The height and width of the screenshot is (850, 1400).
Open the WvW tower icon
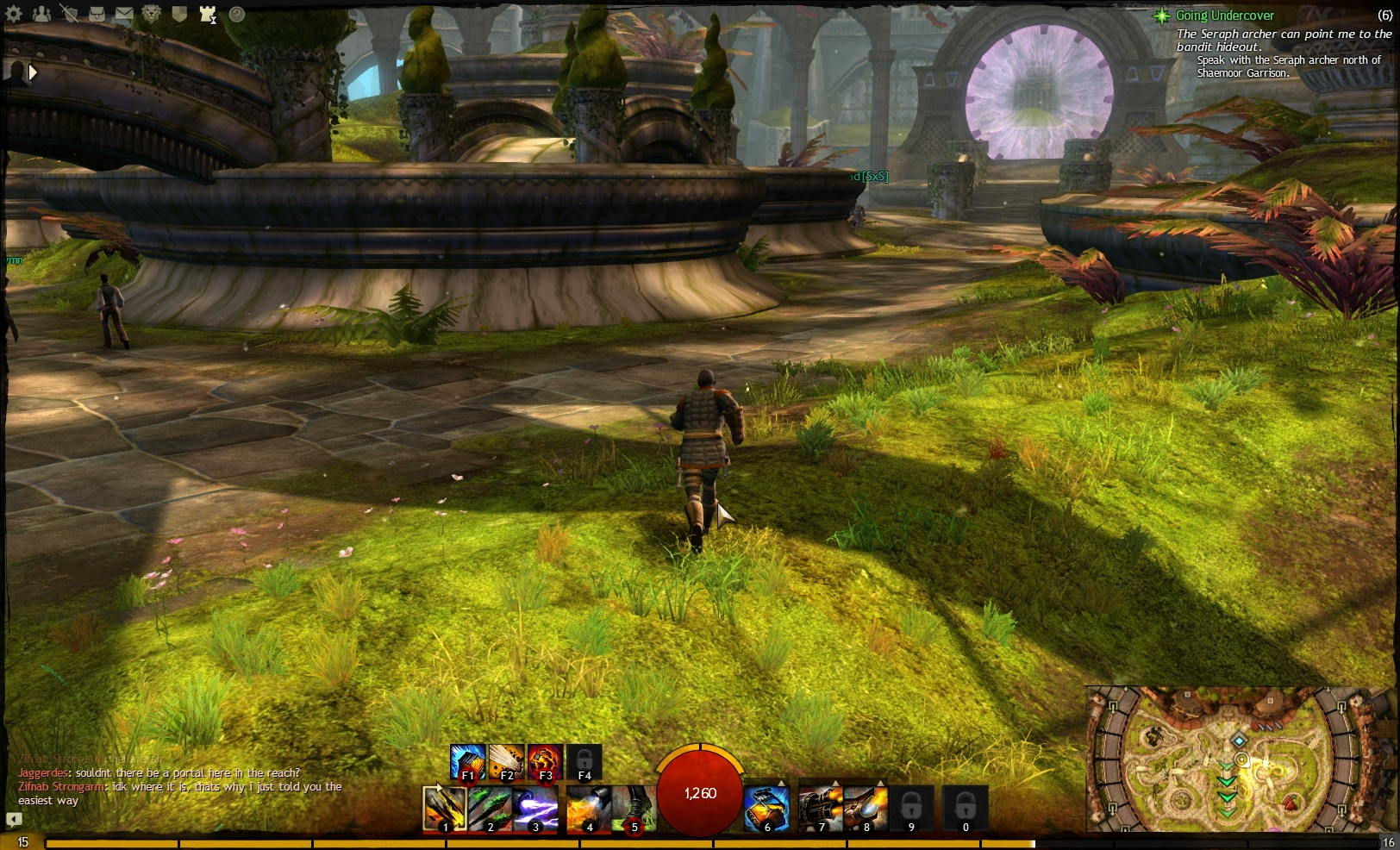coord(207,15)
